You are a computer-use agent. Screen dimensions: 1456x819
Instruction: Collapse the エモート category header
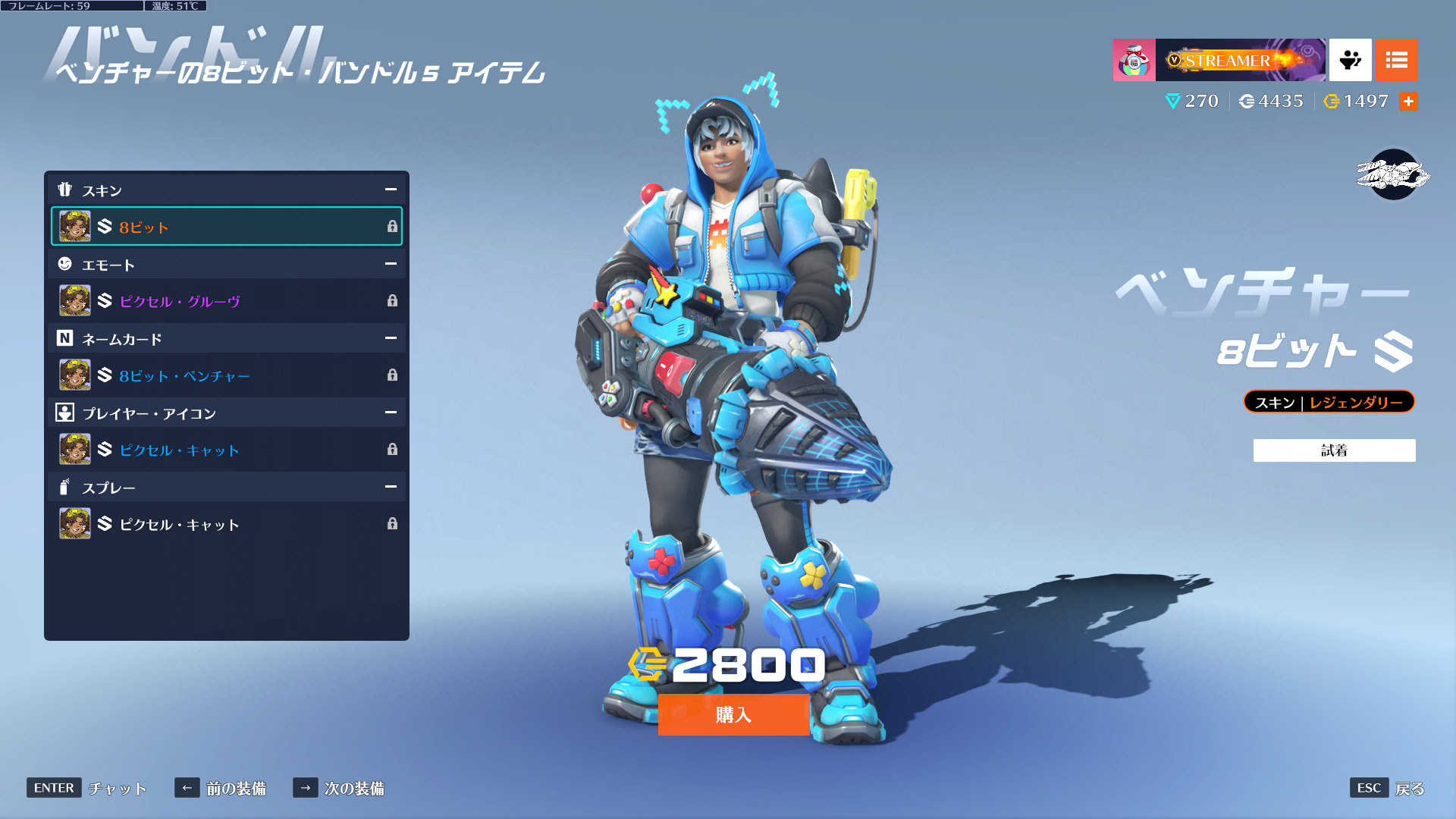[x=391, y=264]
